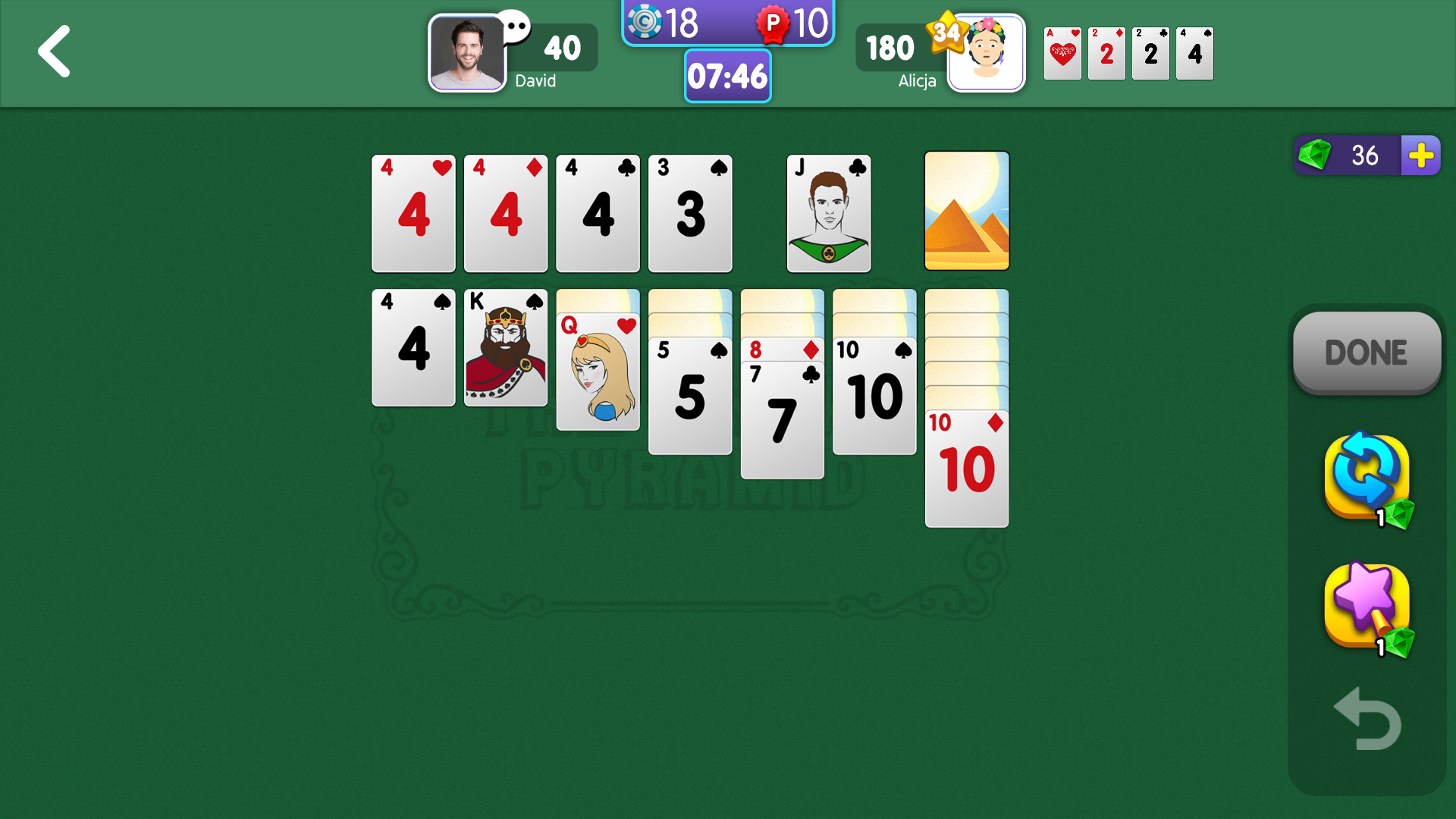Click the 2 of Diamonds foundation pile
1456x819 pixels.
click(1106, 53)
